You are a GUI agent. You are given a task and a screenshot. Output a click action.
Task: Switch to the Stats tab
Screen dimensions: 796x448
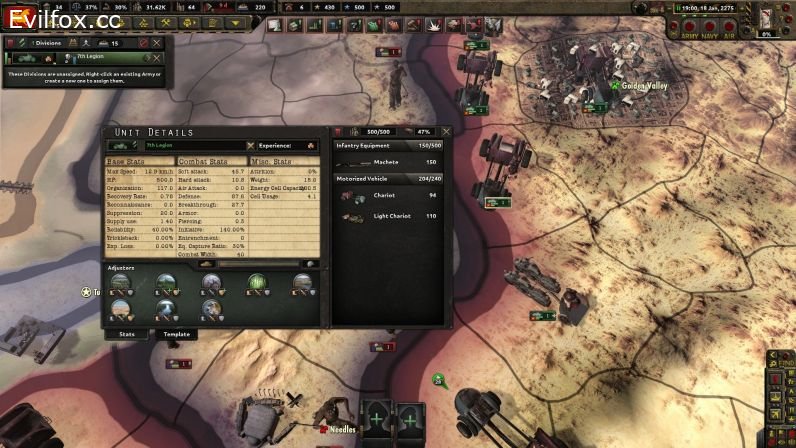(127, 334)
